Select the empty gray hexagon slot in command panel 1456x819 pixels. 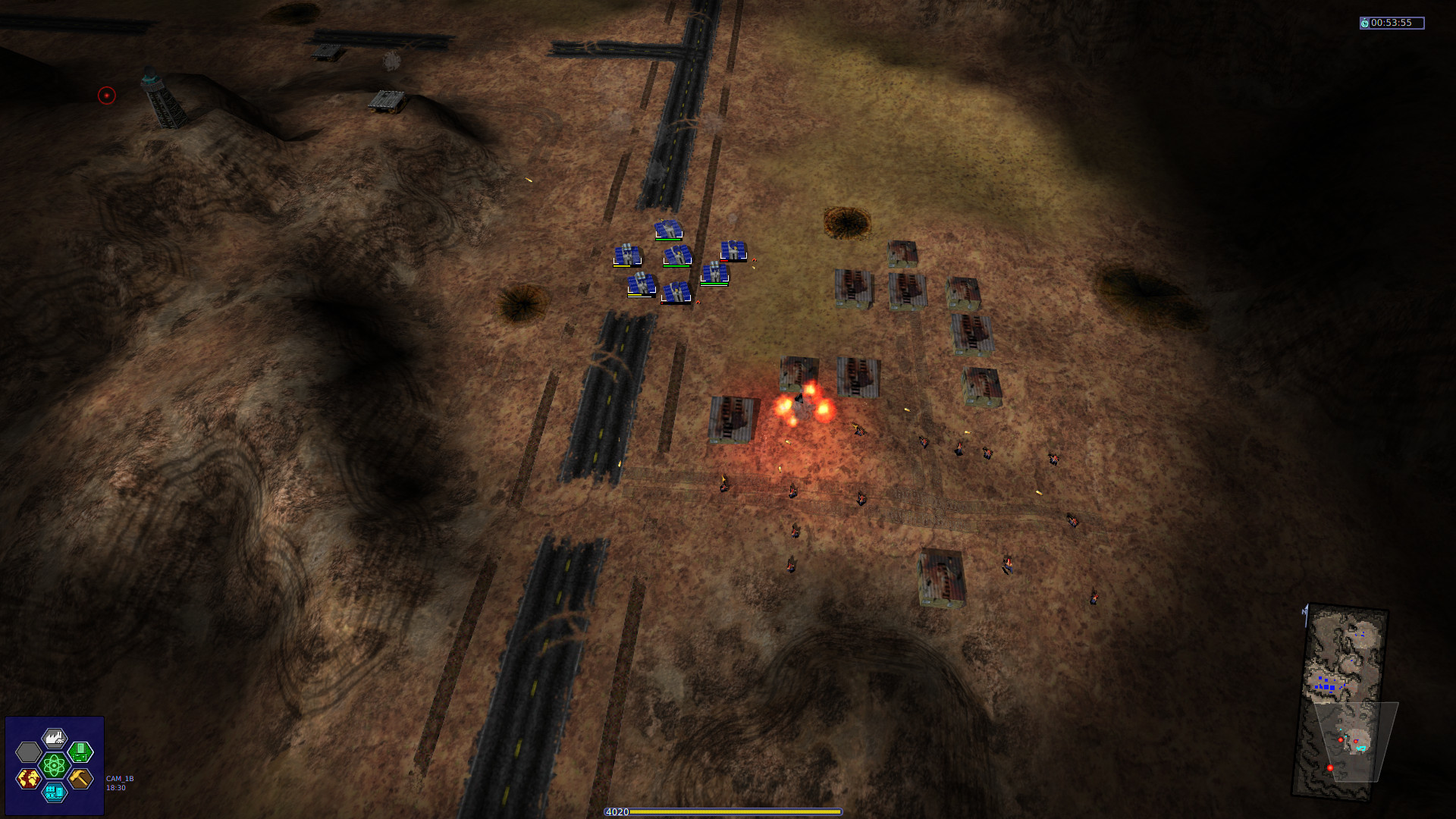tap(29, 752)
